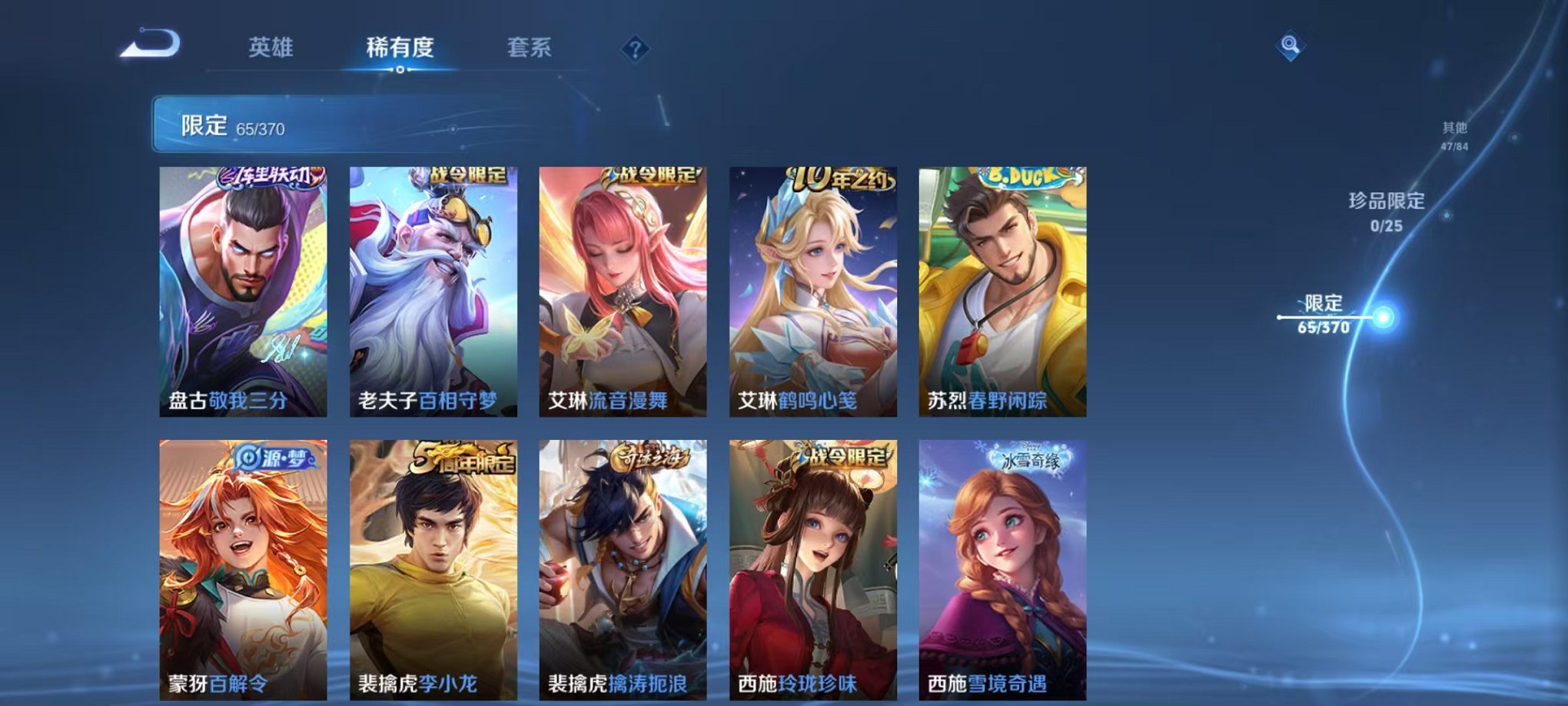The width and height of the screenshot is (1568, 706).
Task: Stay on the 稀有度 tab
Action: point(399,48)
